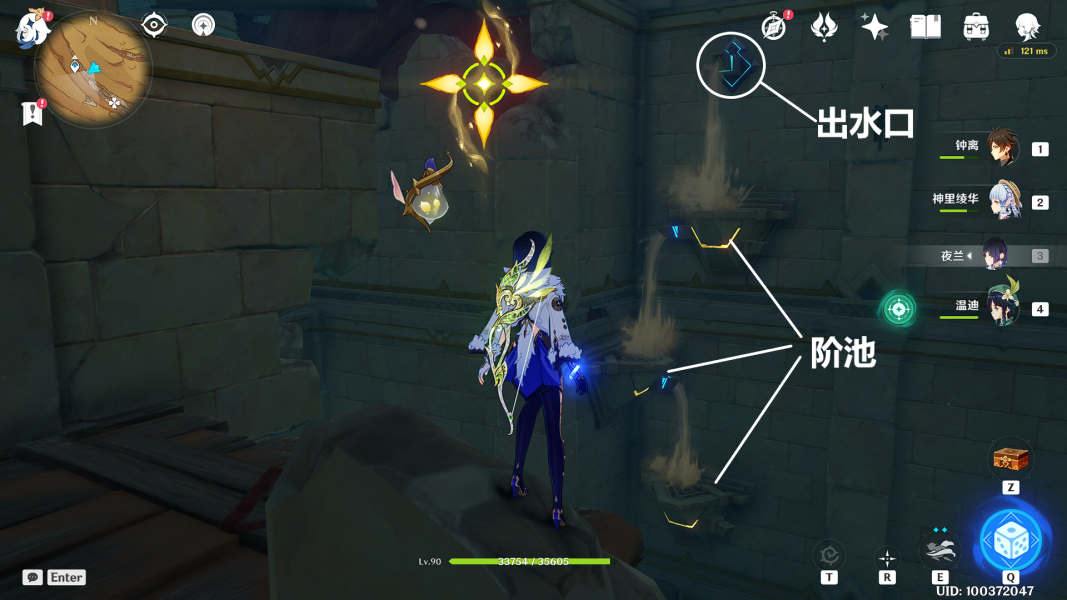Viewport: 1067px width, 600px height.
Task: Toggle the eye-shaped elemental sight icon
Action: point(154,25)
